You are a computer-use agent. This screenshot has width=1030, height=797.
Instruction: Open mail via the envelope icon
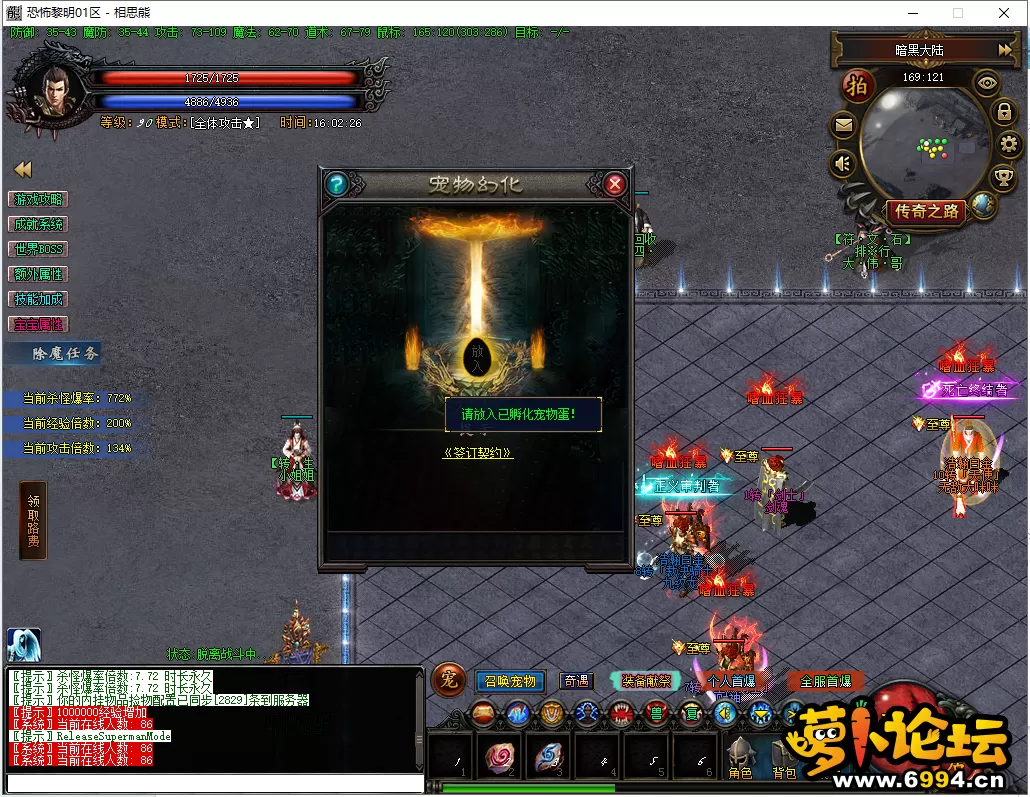(844, 126)
